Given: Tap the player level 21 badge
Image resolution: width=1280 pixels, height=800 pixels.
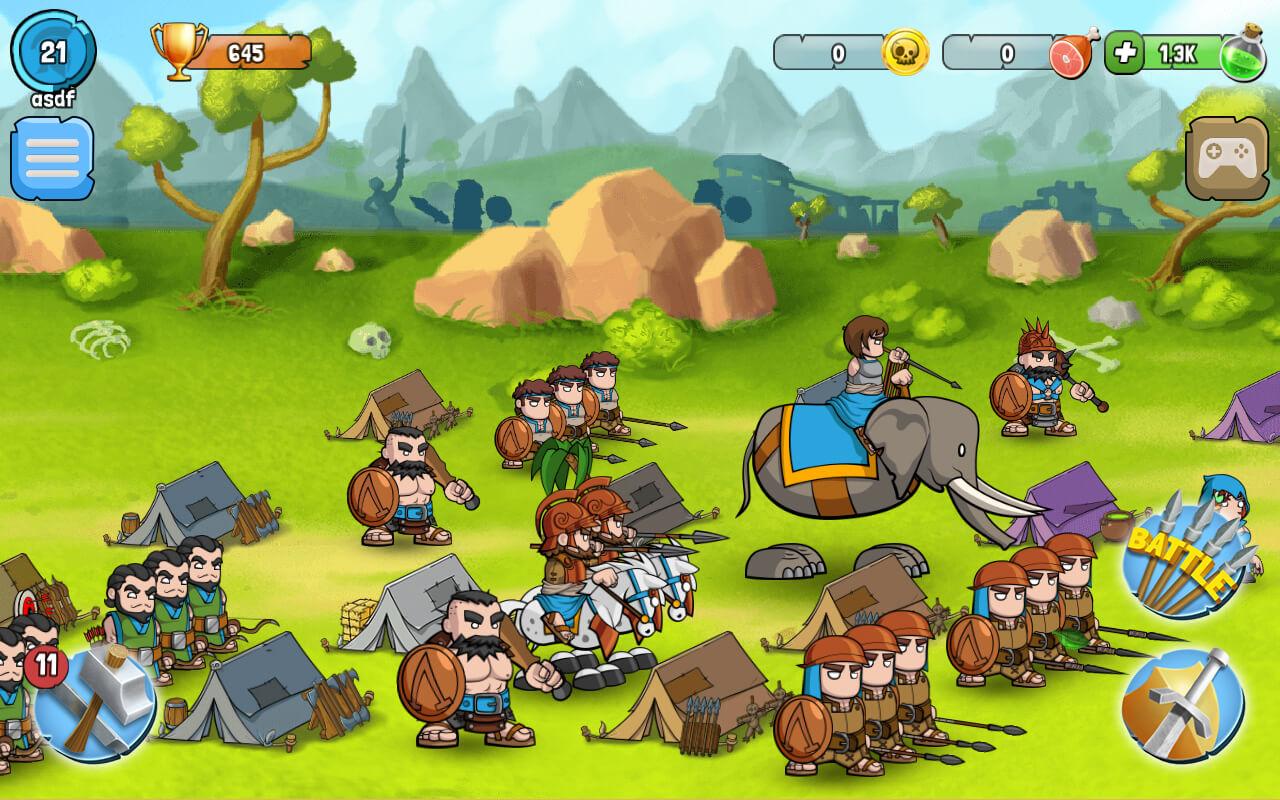Looking at the screenshot, I should [51, 52].
